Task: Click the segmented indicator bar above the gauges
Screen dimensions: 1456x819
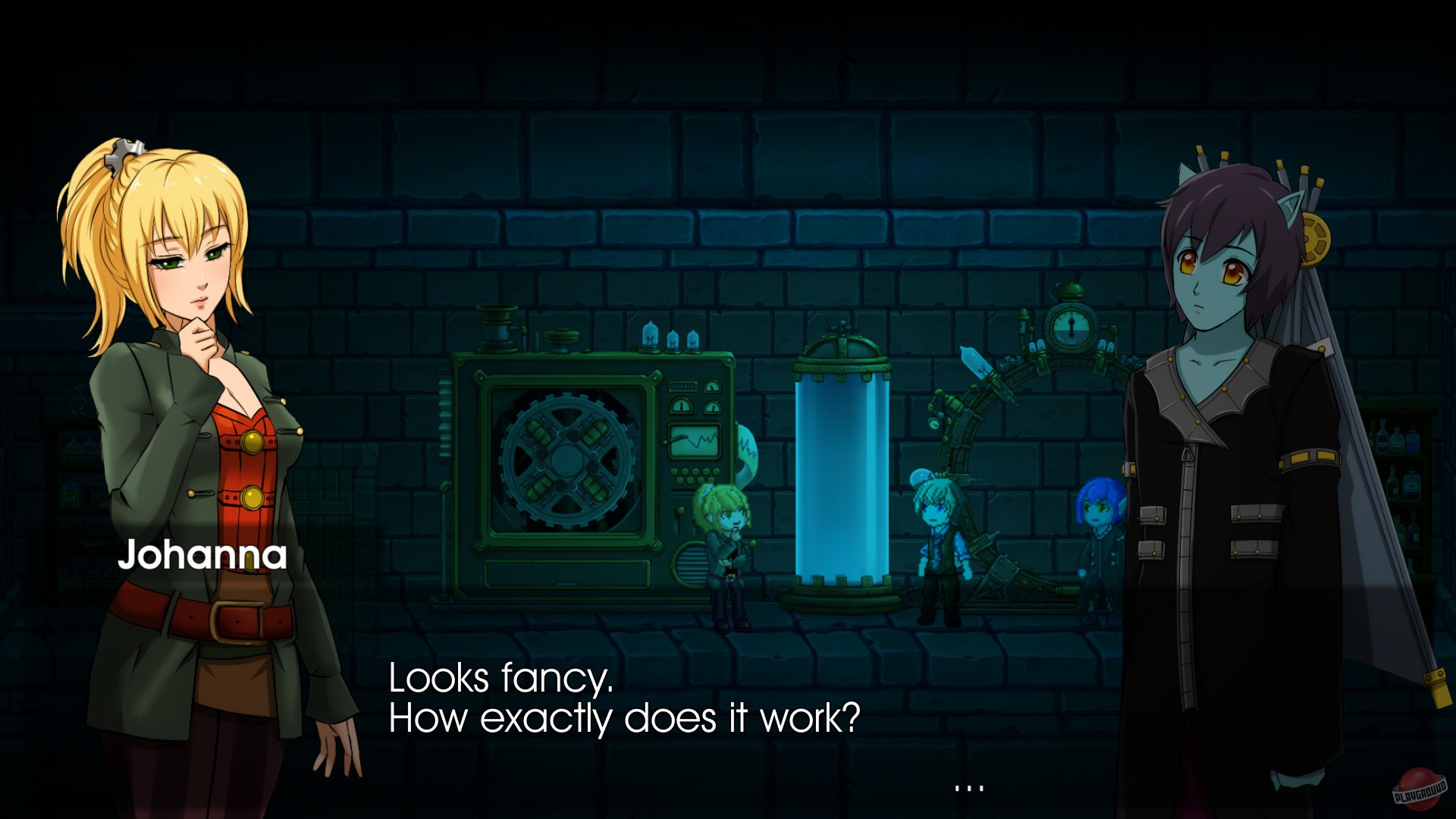Action: (682, 386)
